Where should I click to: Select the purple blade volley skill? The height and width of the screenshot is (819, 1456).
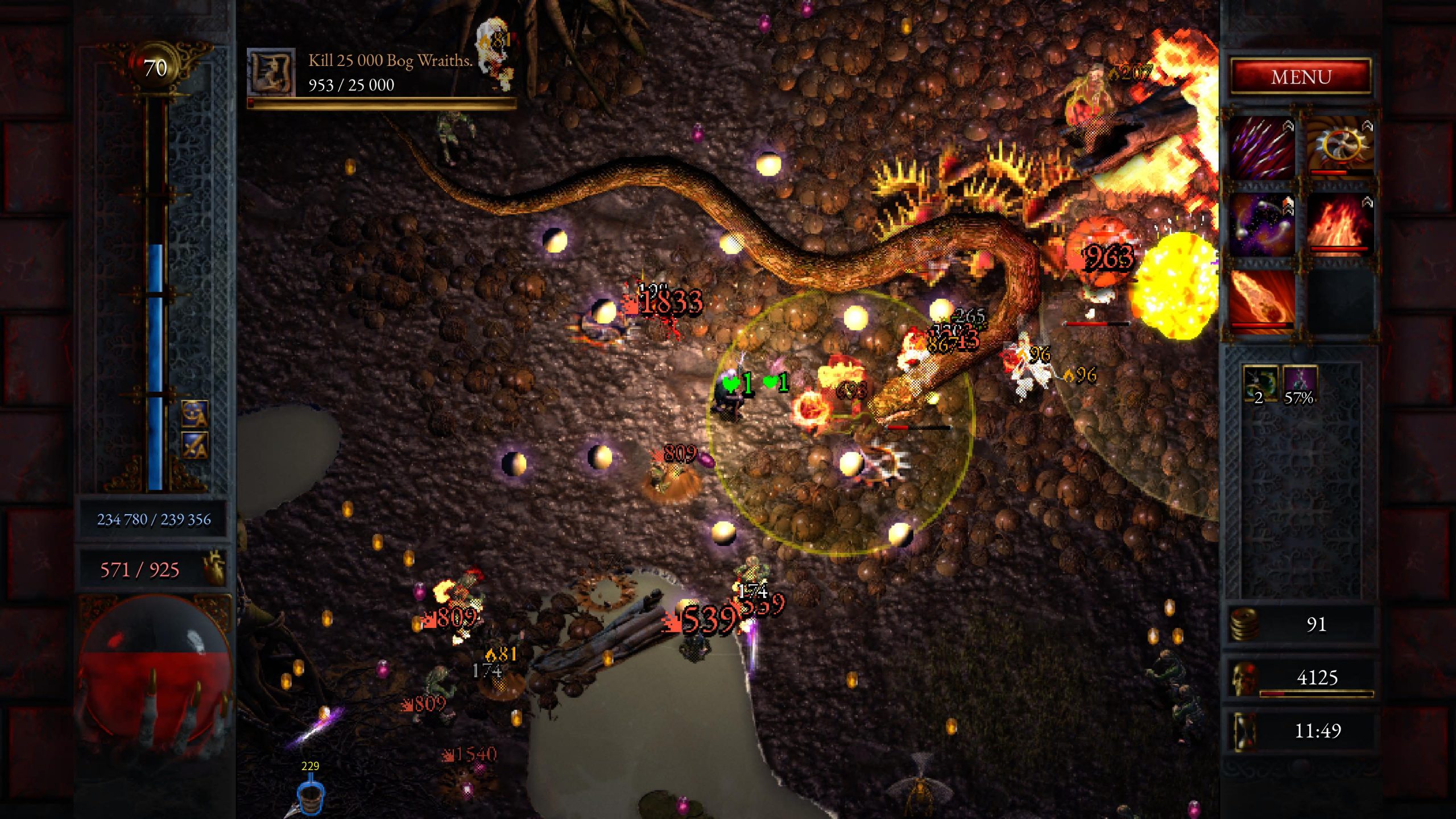(x=1262, y=147)
